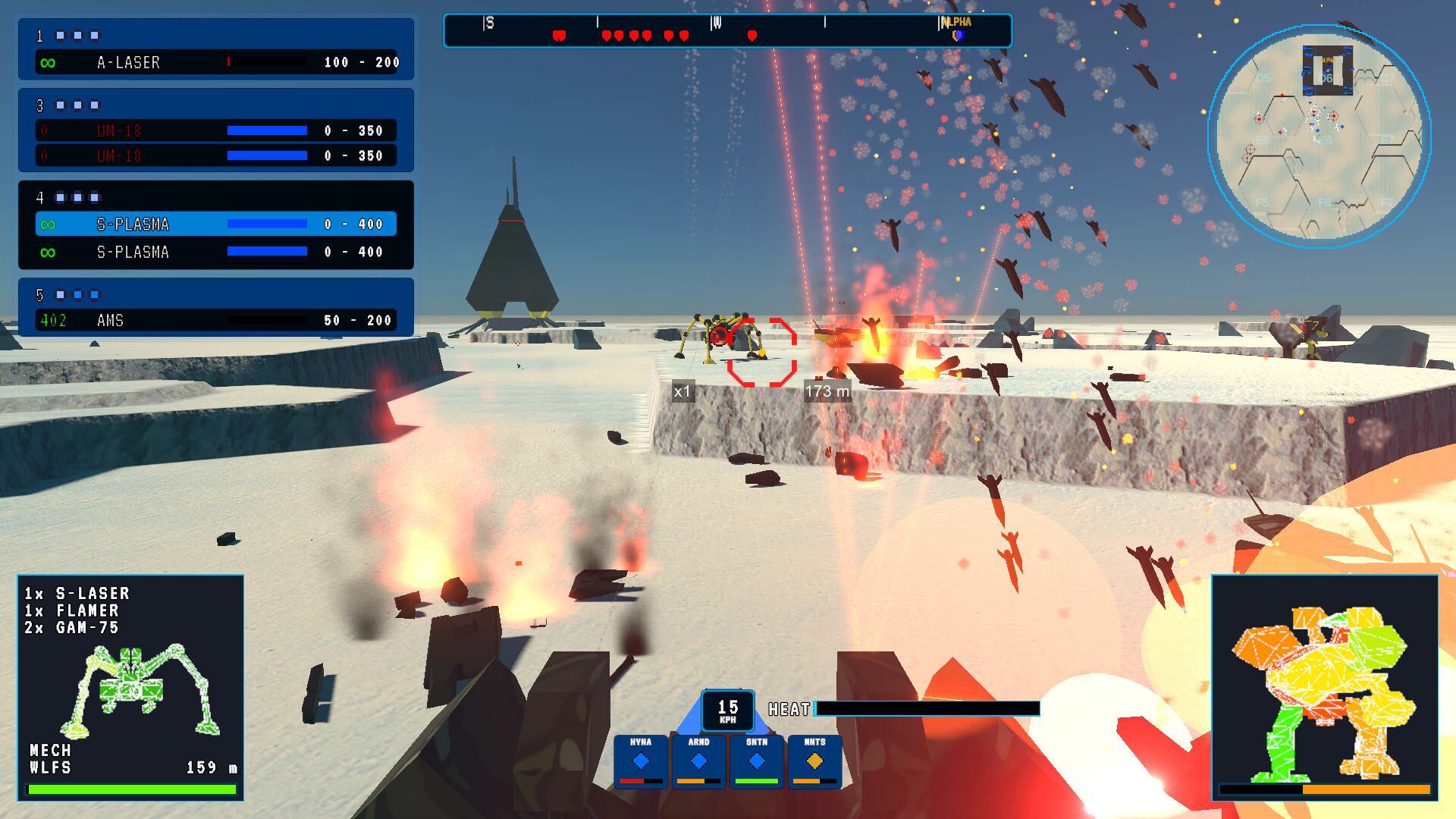Viewport: 1456px width, 819px height.
Task: Click the ARND squadmate status card
Action: pyautogui.click(x=698, y=761)
